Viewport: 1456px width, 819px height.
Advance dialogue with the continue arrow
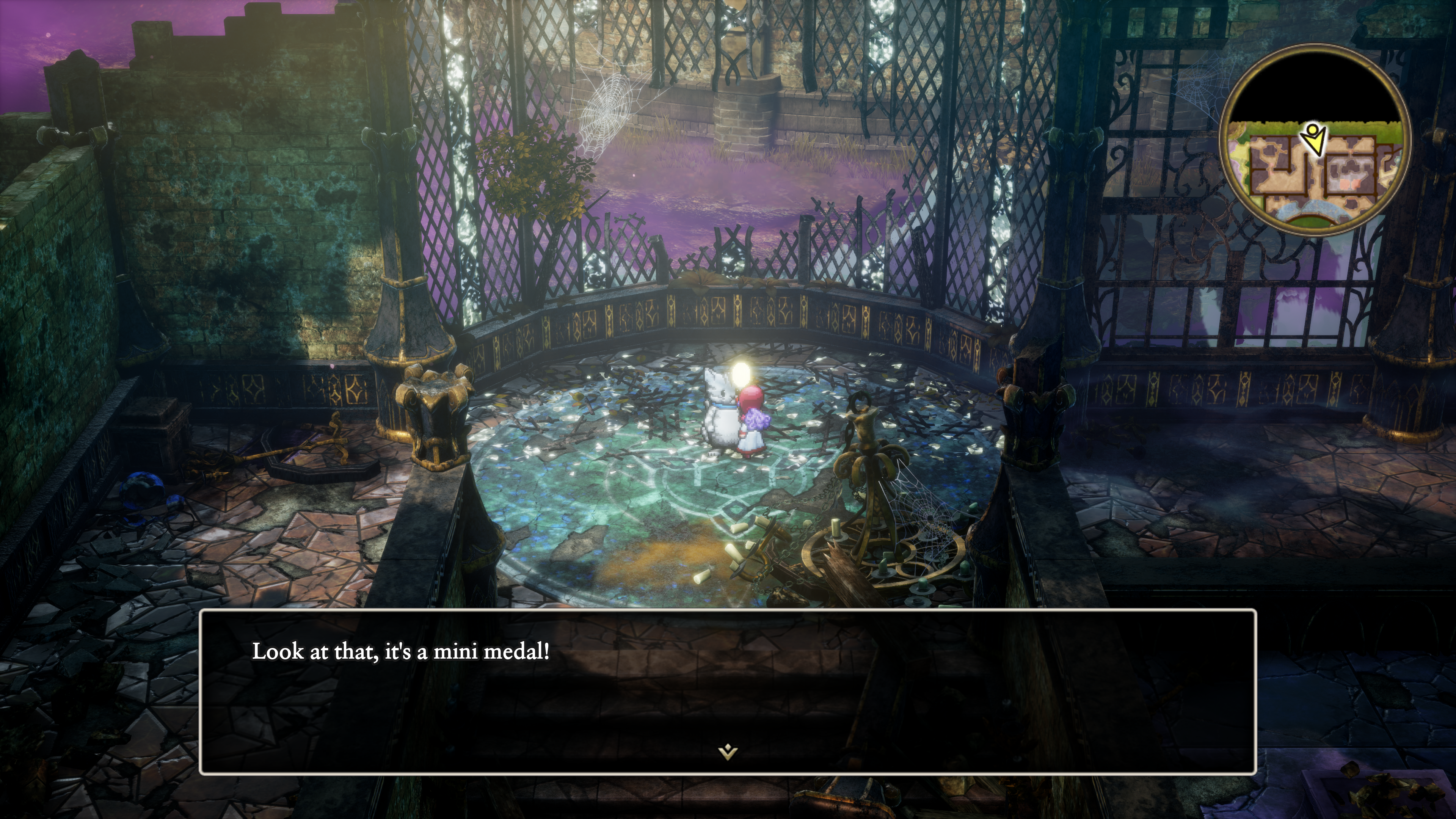728,752
